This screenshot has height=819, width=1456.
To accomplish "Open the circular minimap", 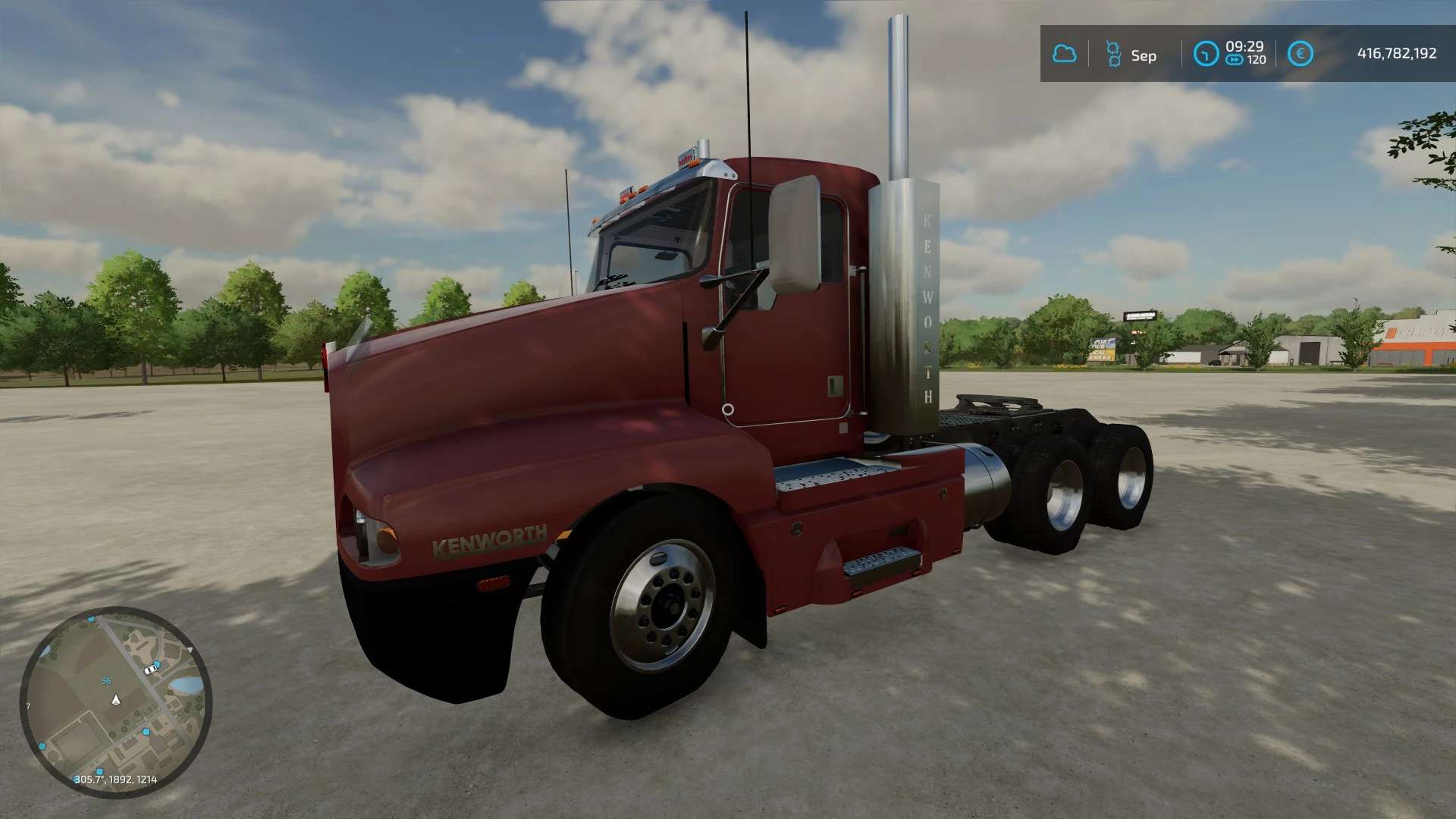I will coord(115,701).
